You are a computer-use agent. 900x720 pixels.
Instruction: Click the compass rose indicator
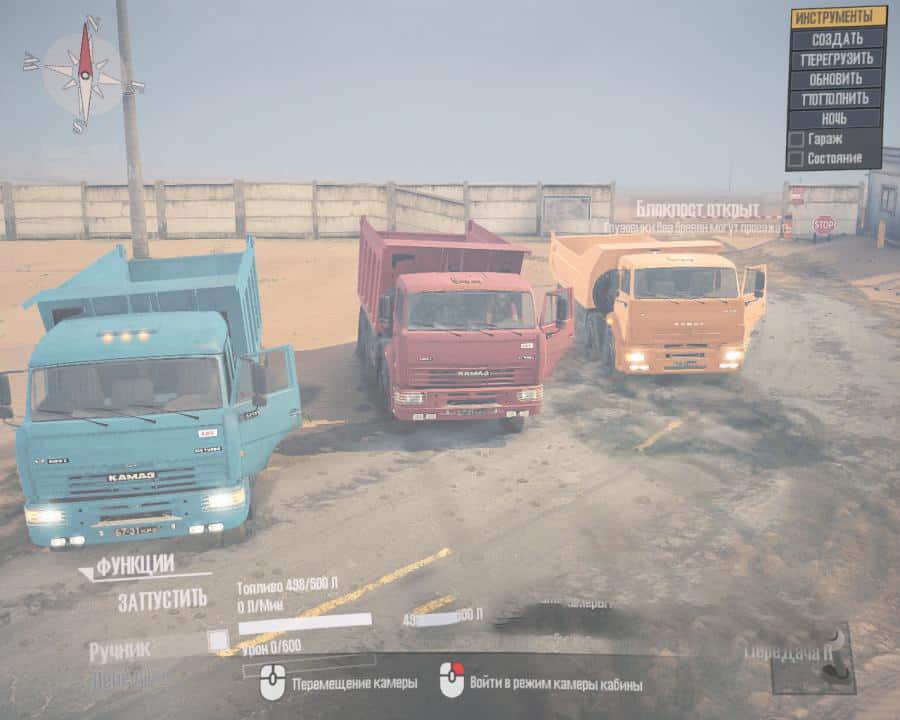[x=85, y=72]
